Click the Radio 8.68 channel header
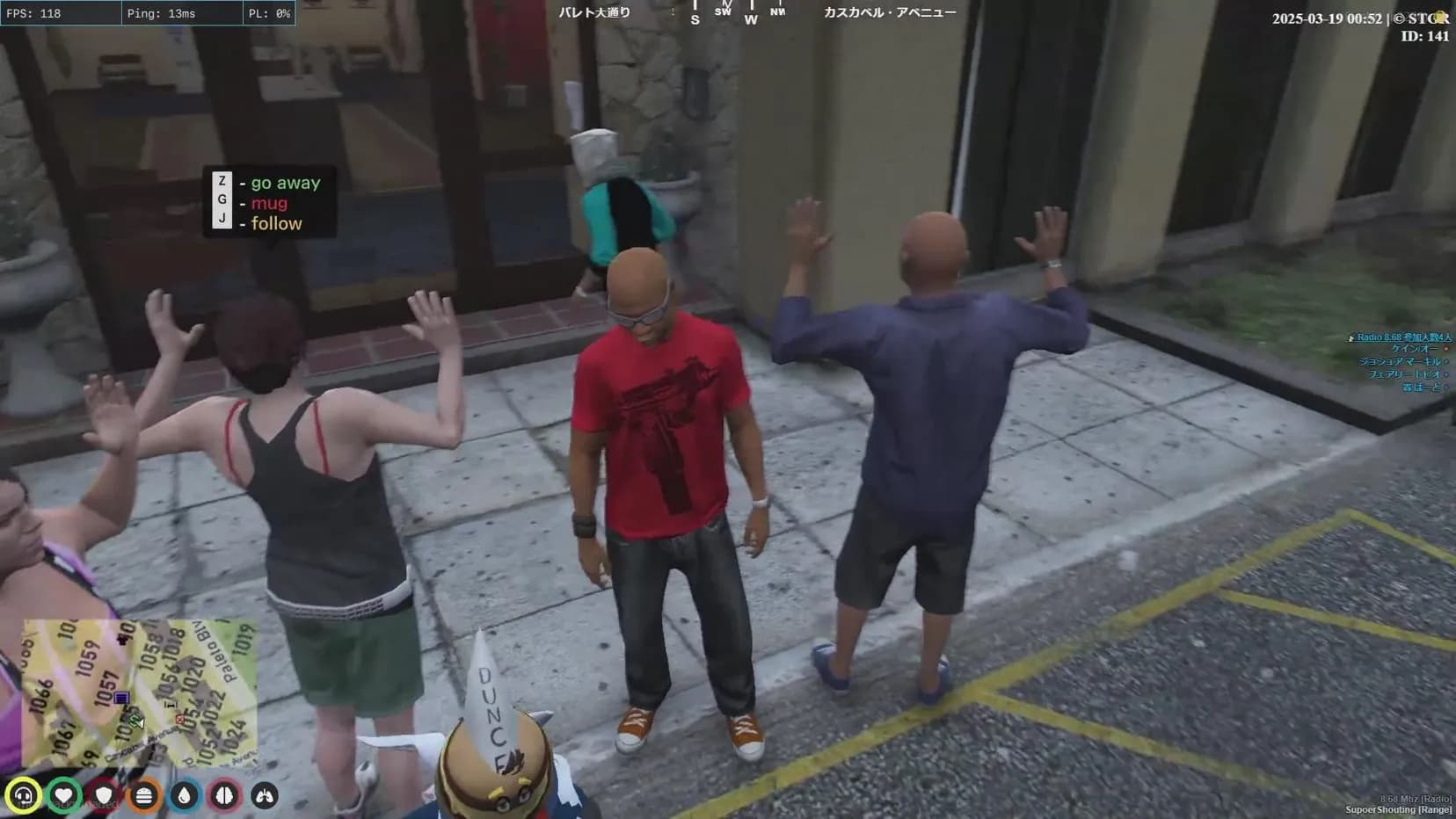This screenshot has height=819, width=1456. (1402, 337)
